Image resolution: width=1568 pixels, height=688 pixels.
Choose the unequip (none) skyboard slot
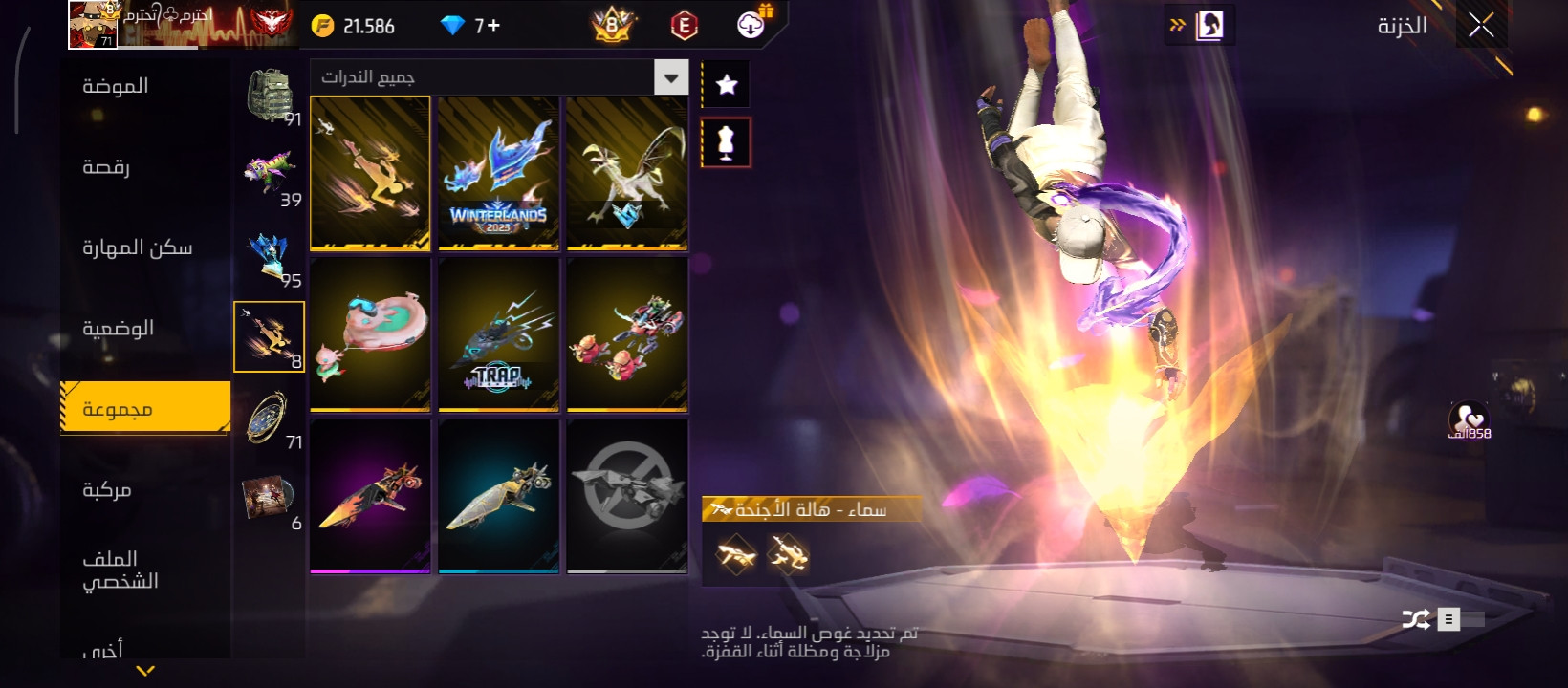tap(626, 496)
